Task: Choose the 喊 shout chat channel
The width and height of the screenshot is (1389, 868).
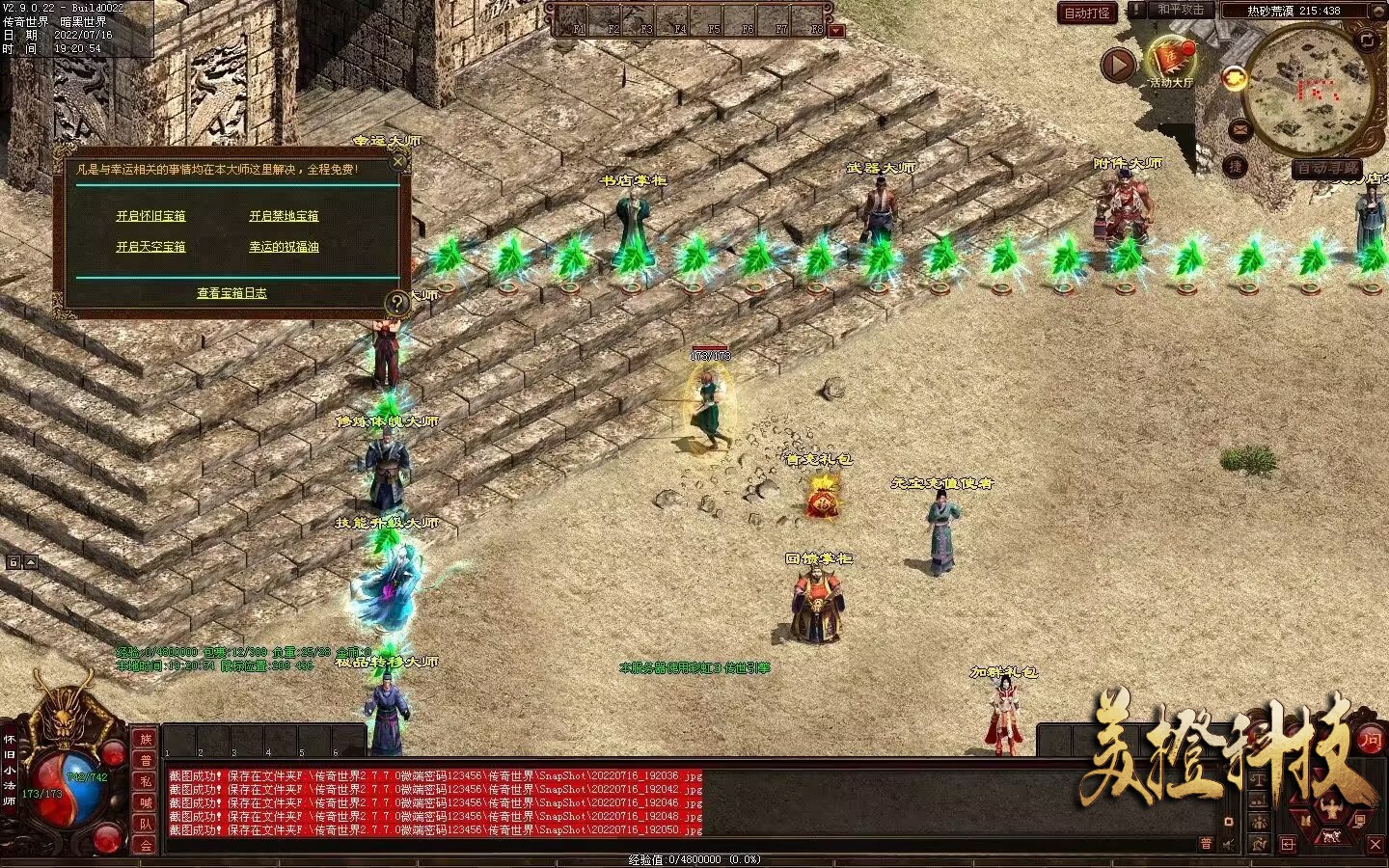Action: coord(146,802)
